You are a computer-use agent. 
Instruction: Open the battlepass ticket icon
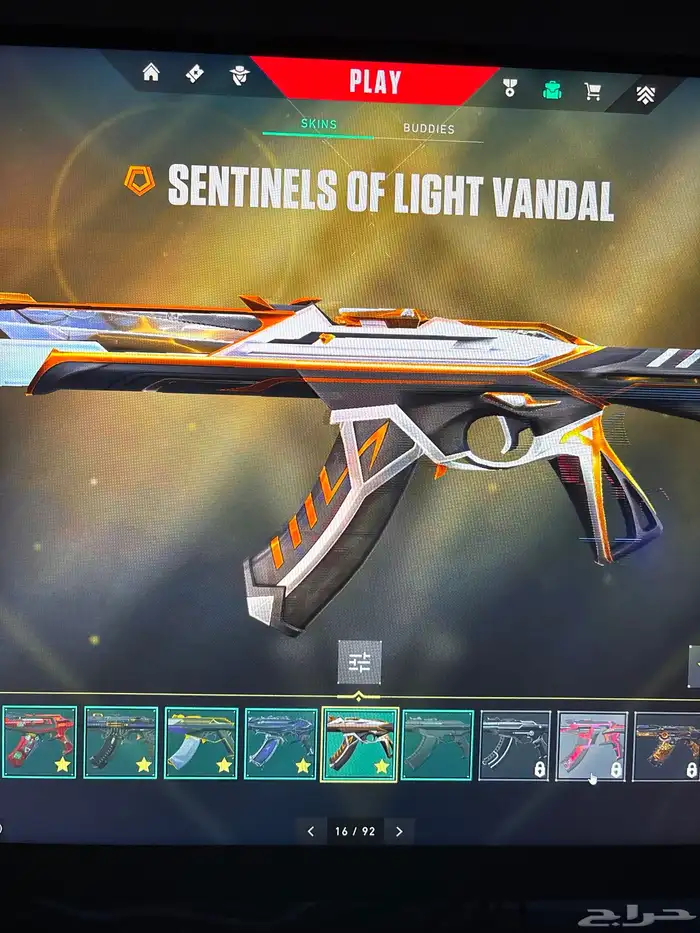coord(196,73)
